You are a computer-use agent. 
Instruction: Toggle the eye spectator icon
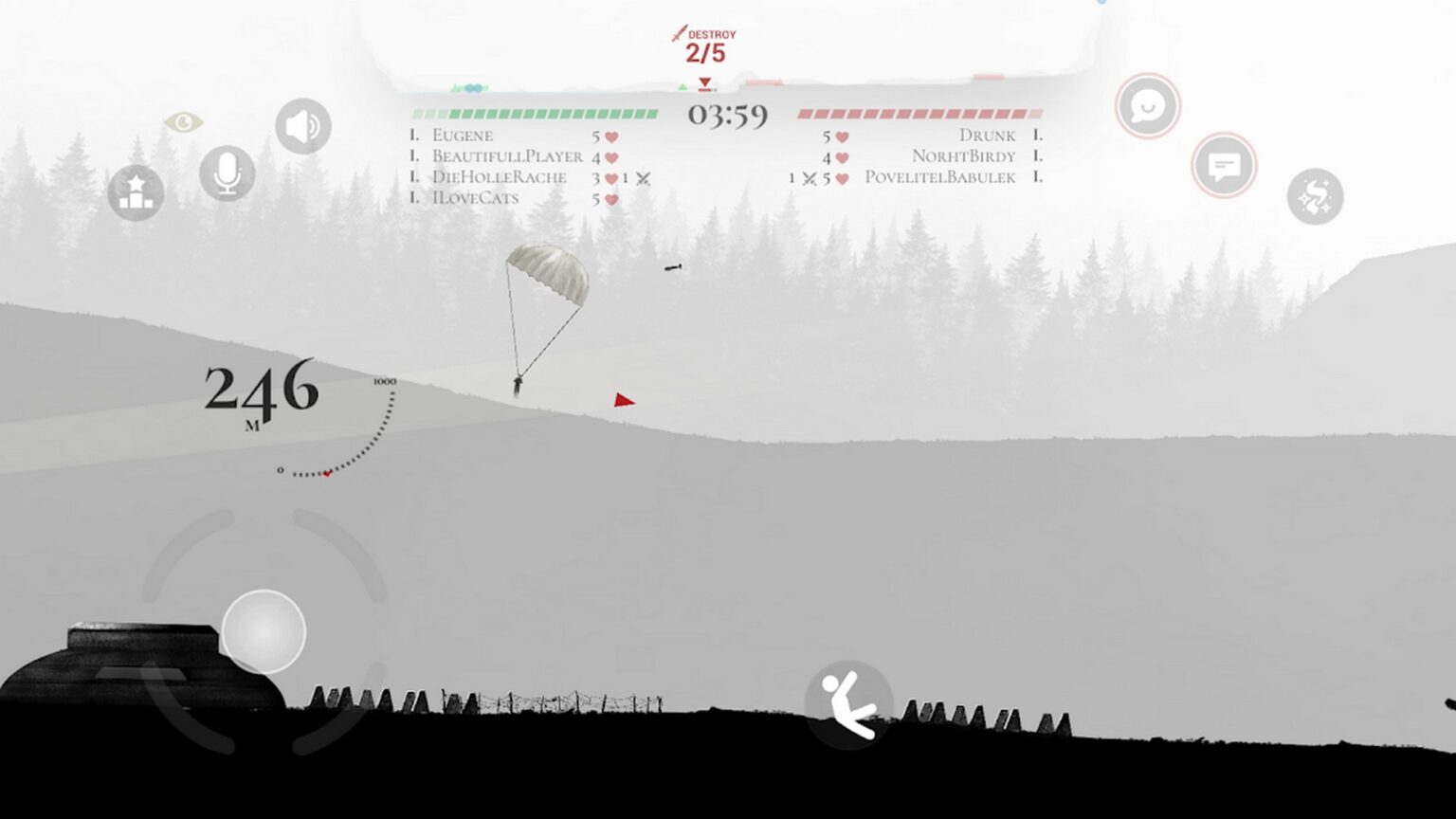click(183, 122)
